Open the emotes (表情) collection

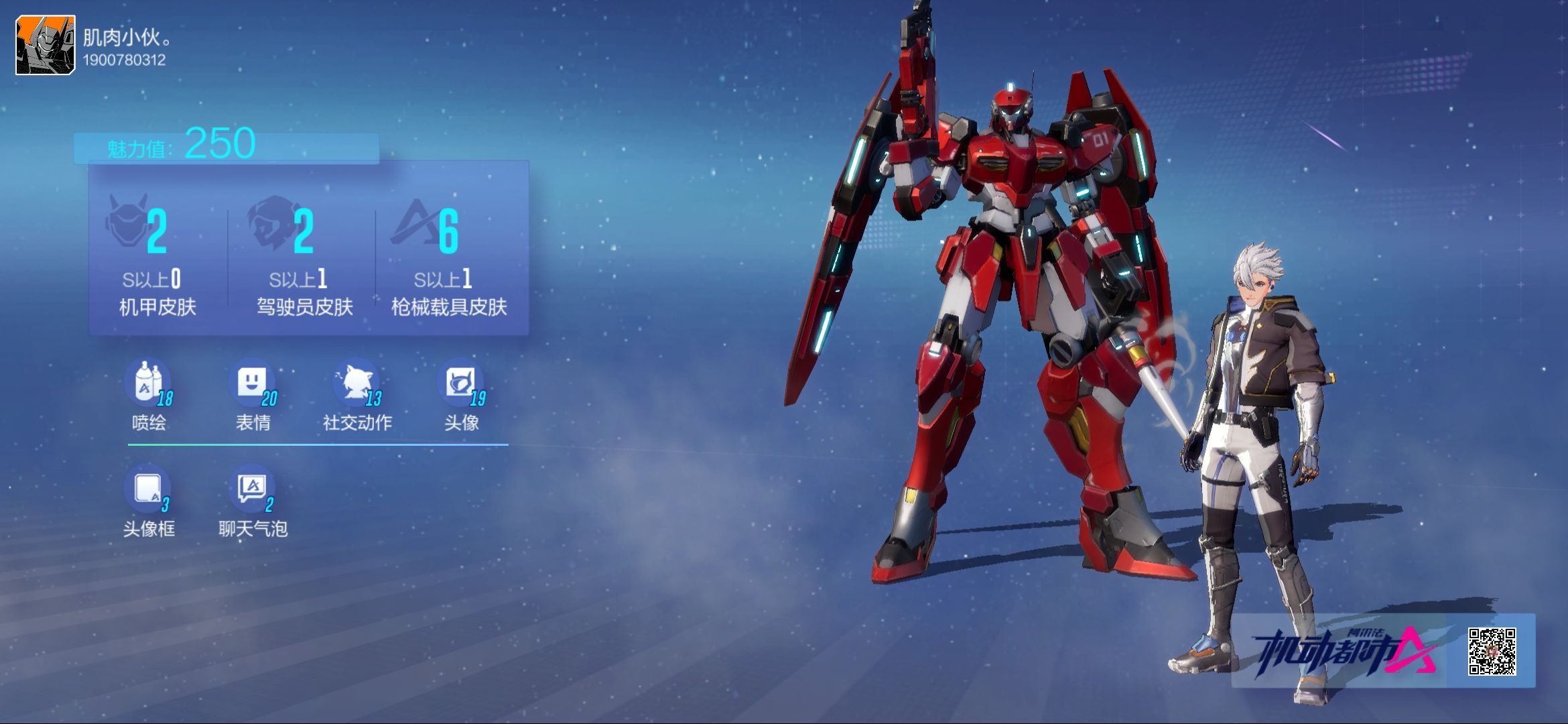(253, 384)
